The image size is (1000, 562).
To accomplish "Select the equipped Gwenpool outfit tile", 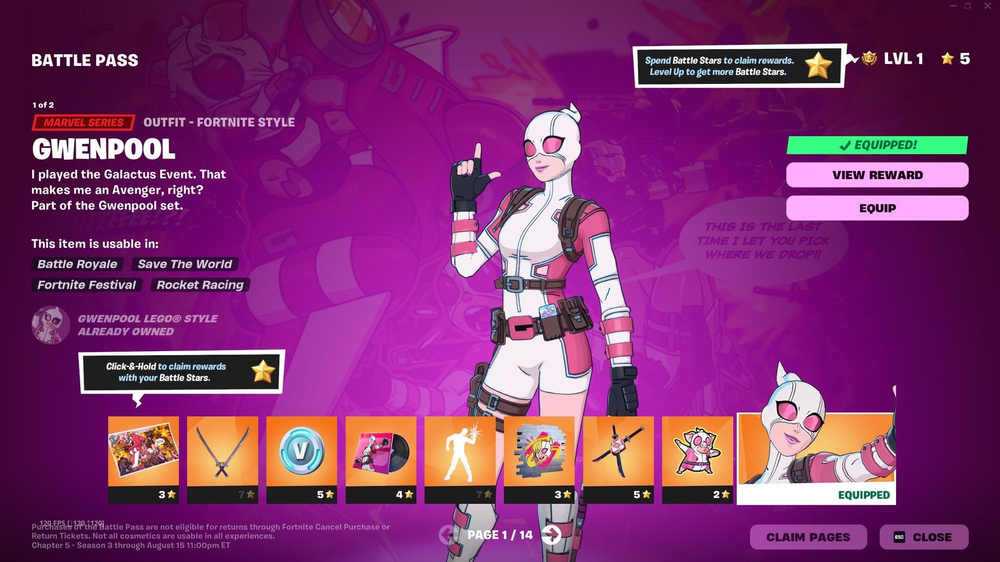I will [815, 450].
